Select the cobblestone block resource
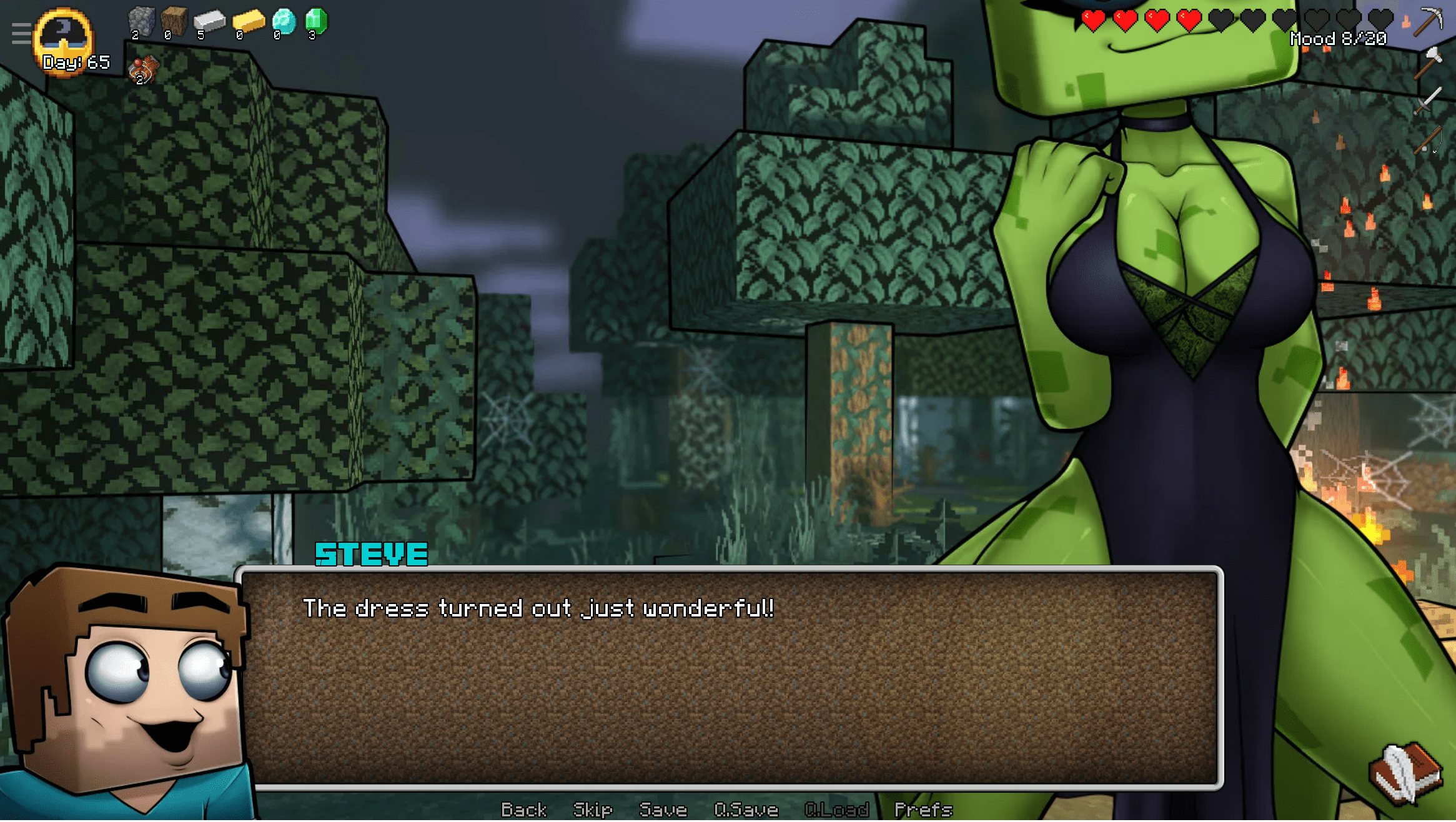This screenshot has width=1456, height=822. 141,22
